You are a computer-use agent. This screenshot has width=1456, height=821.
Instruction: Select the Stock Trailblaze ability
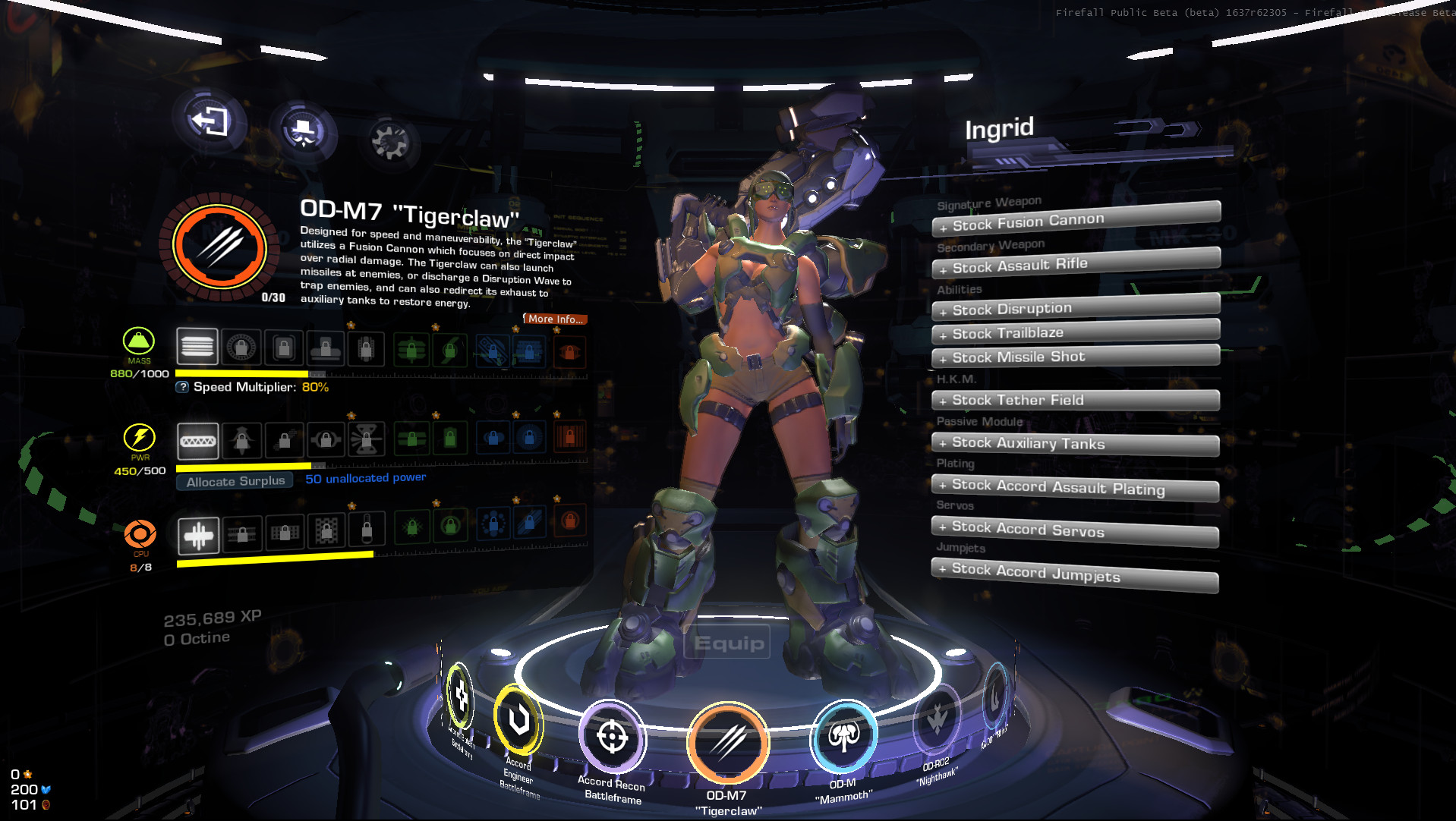pos(1075,332)
